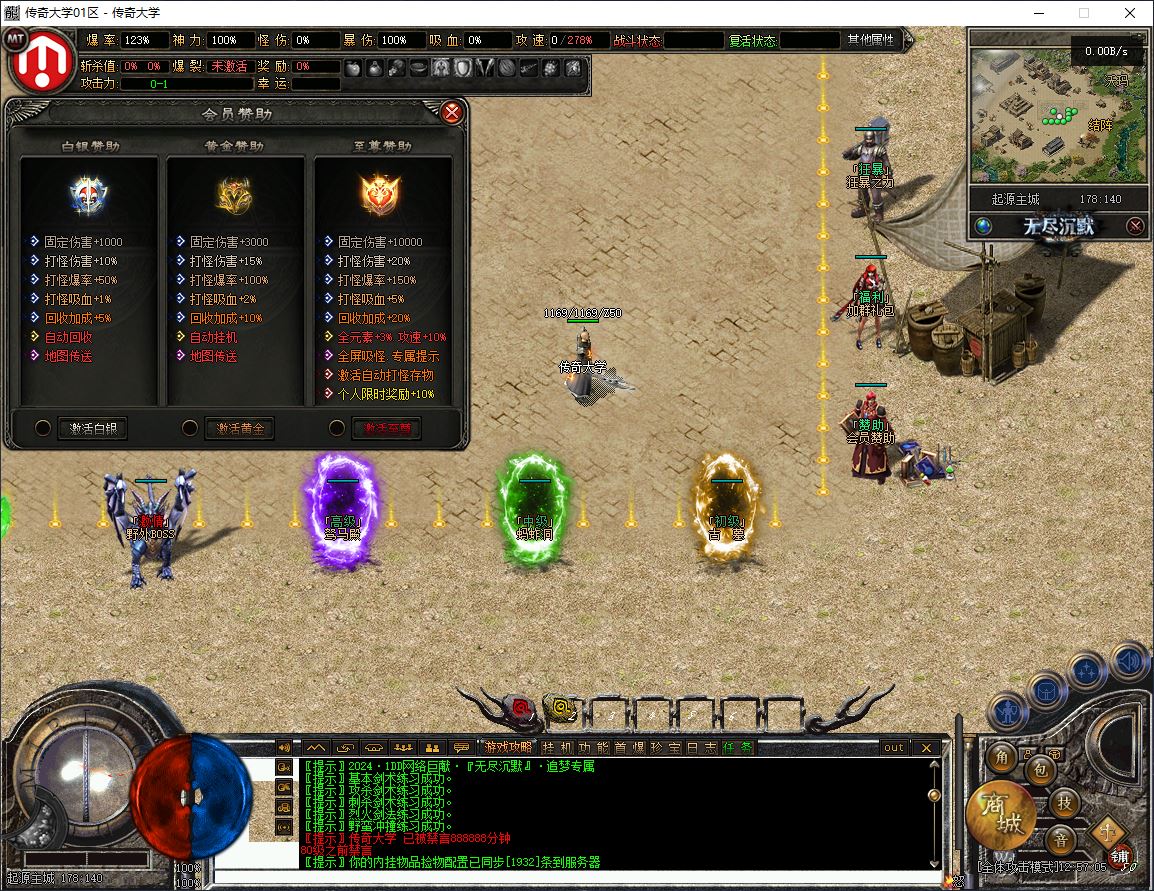This screenshot has height=891, width=1154.
Task: Select the 游戏攻略 chat tab
Action: pos(508,747)
